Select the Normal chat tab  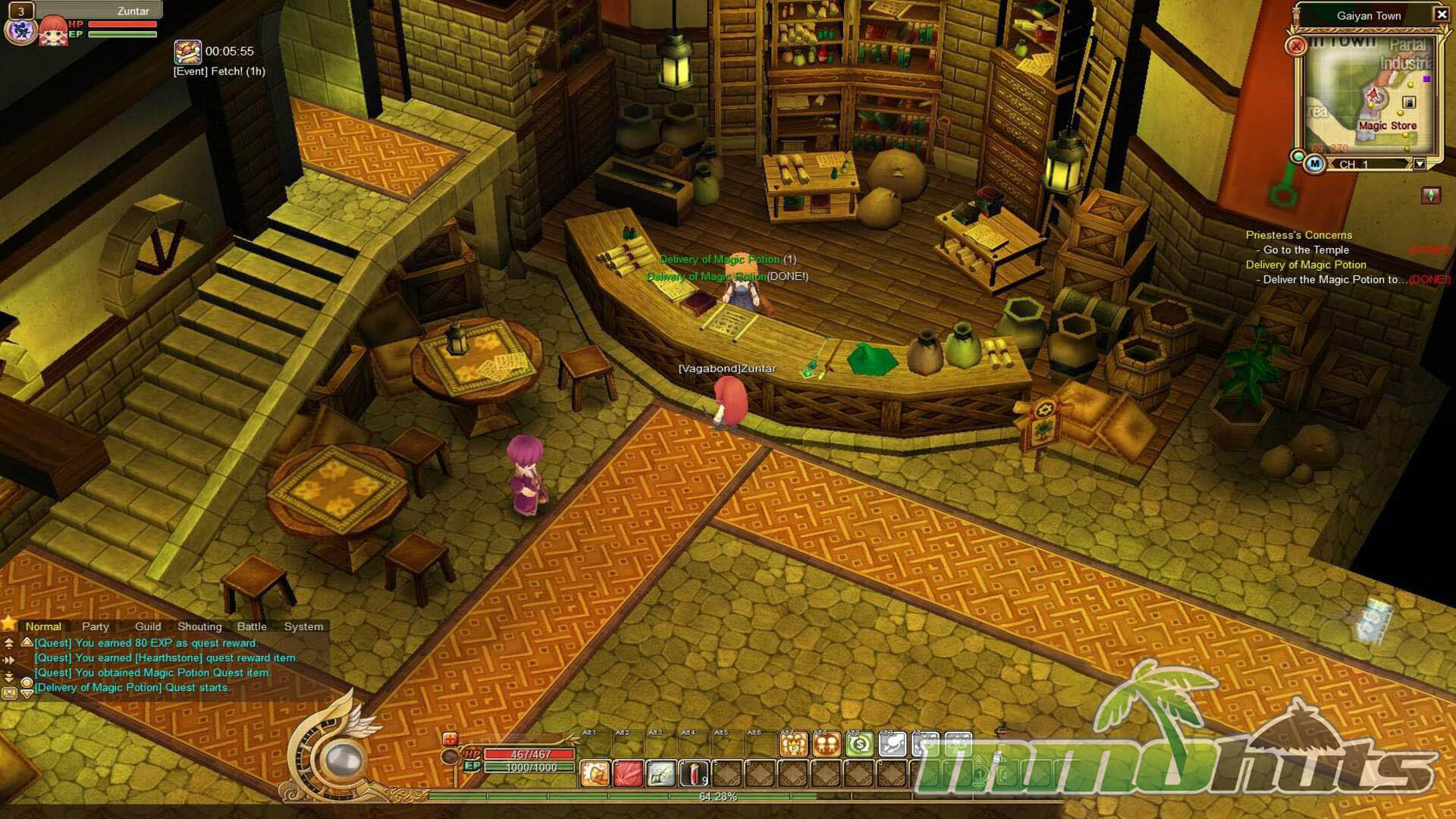43,626
